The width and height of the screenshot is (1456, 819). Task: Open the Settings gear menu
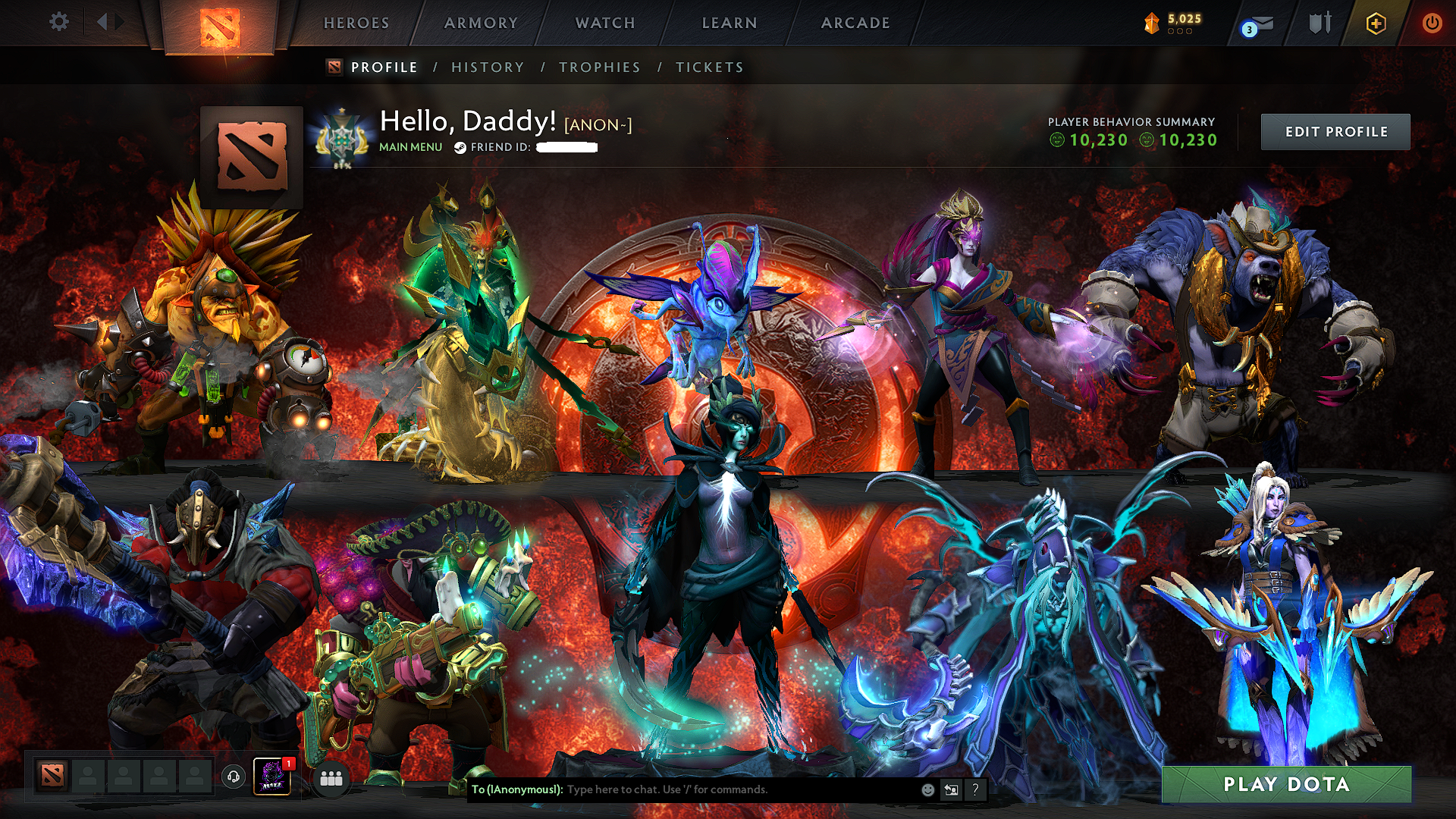(59, 22)
